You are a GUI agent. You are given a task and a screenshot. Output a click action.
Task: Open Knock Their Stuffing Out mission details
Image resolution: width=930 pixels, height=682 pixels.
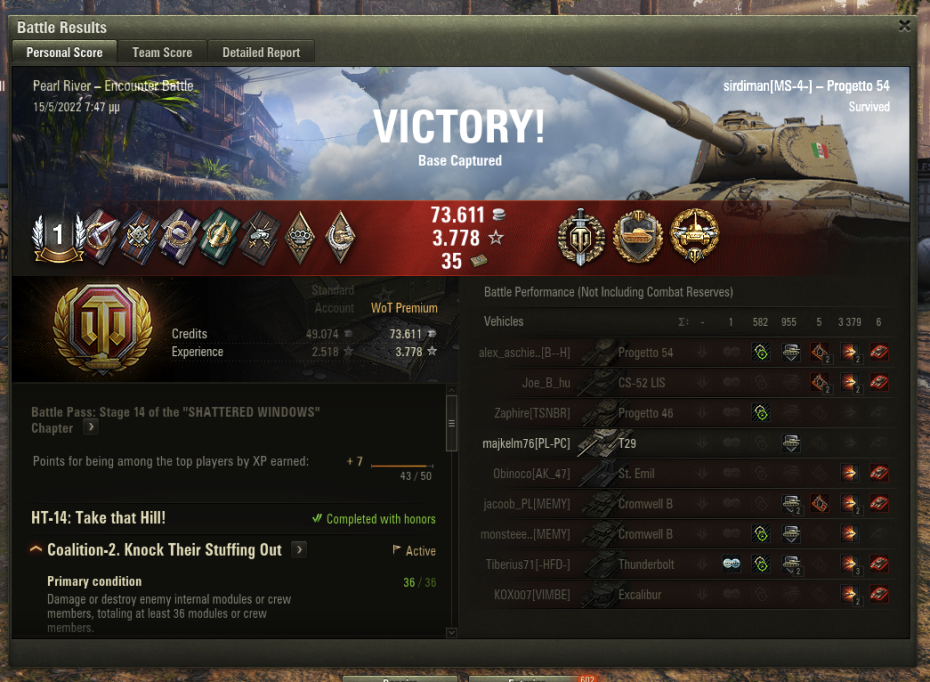(x=299, y=549)
